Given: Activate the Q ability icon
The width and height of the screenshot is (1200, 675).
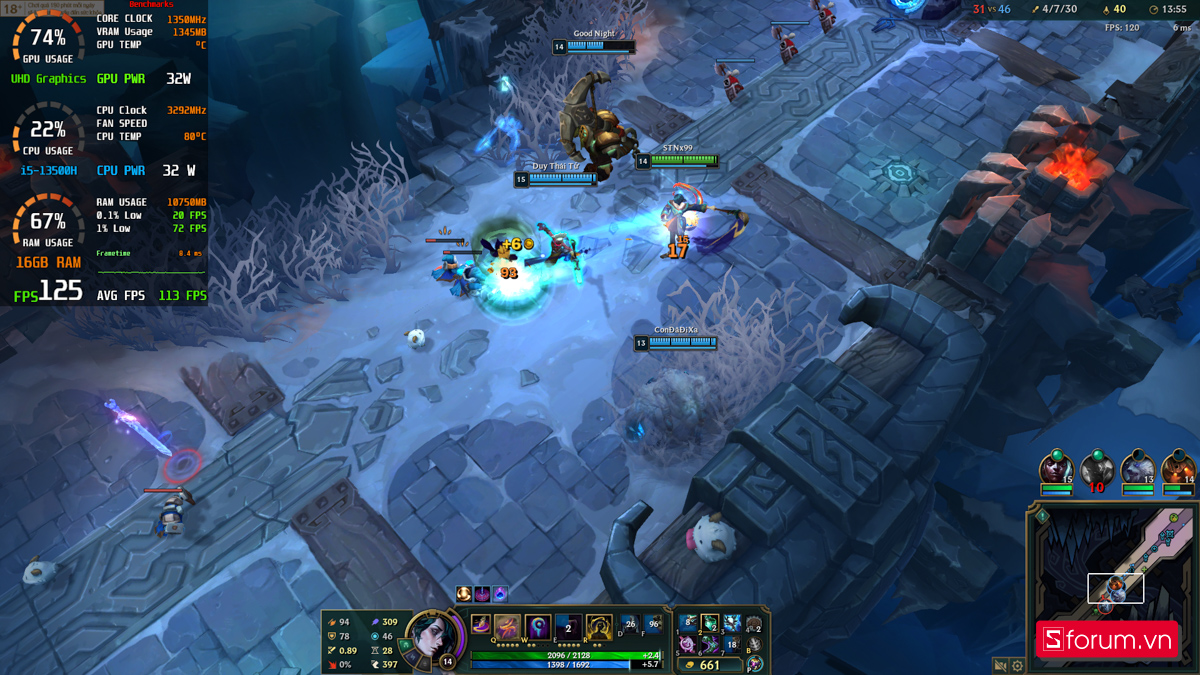Looking at the screenshot, I should pyautogui.click(x=508, y=628).
